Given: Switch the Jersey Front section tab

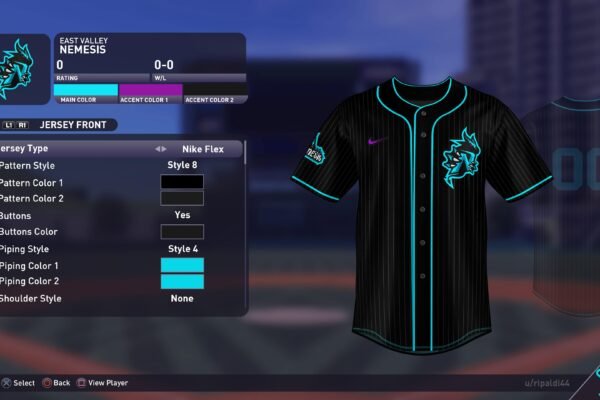Looking at the screenshot, I should [x=60, y=125].
